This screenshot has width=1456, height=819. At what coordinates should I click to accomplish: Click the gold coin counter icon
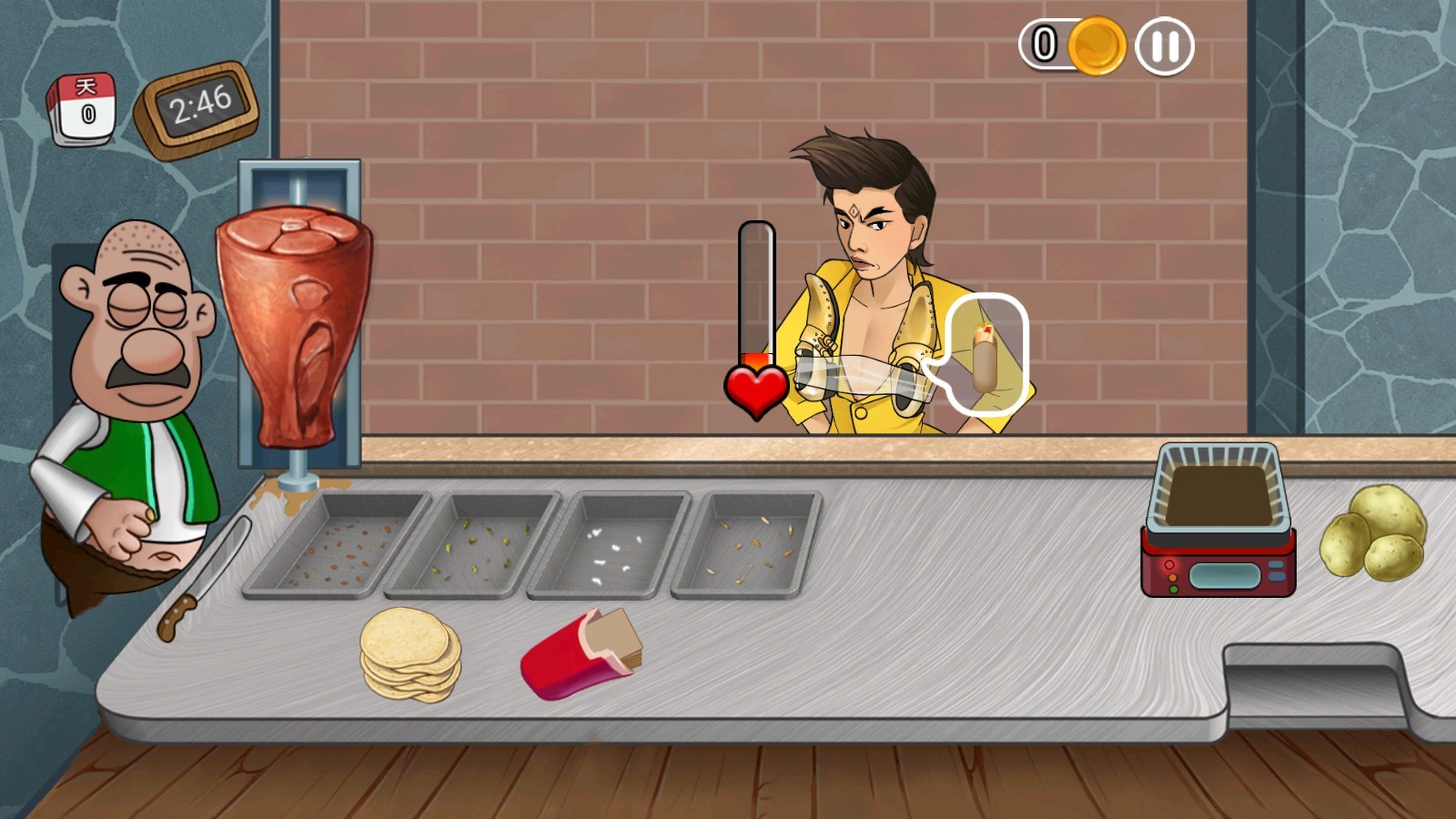point(1096,45)
